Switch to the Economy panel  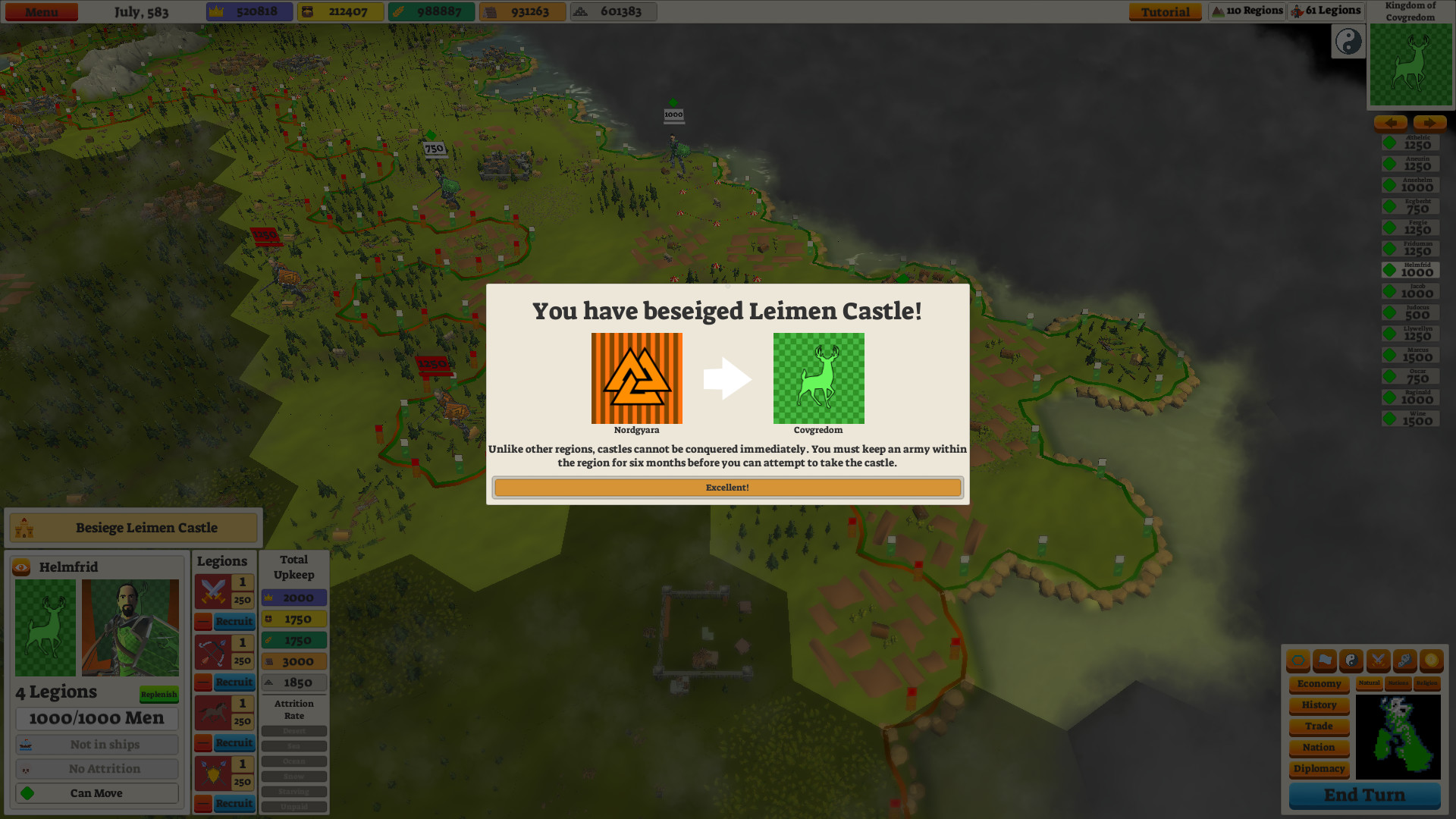click(1318, 684)
